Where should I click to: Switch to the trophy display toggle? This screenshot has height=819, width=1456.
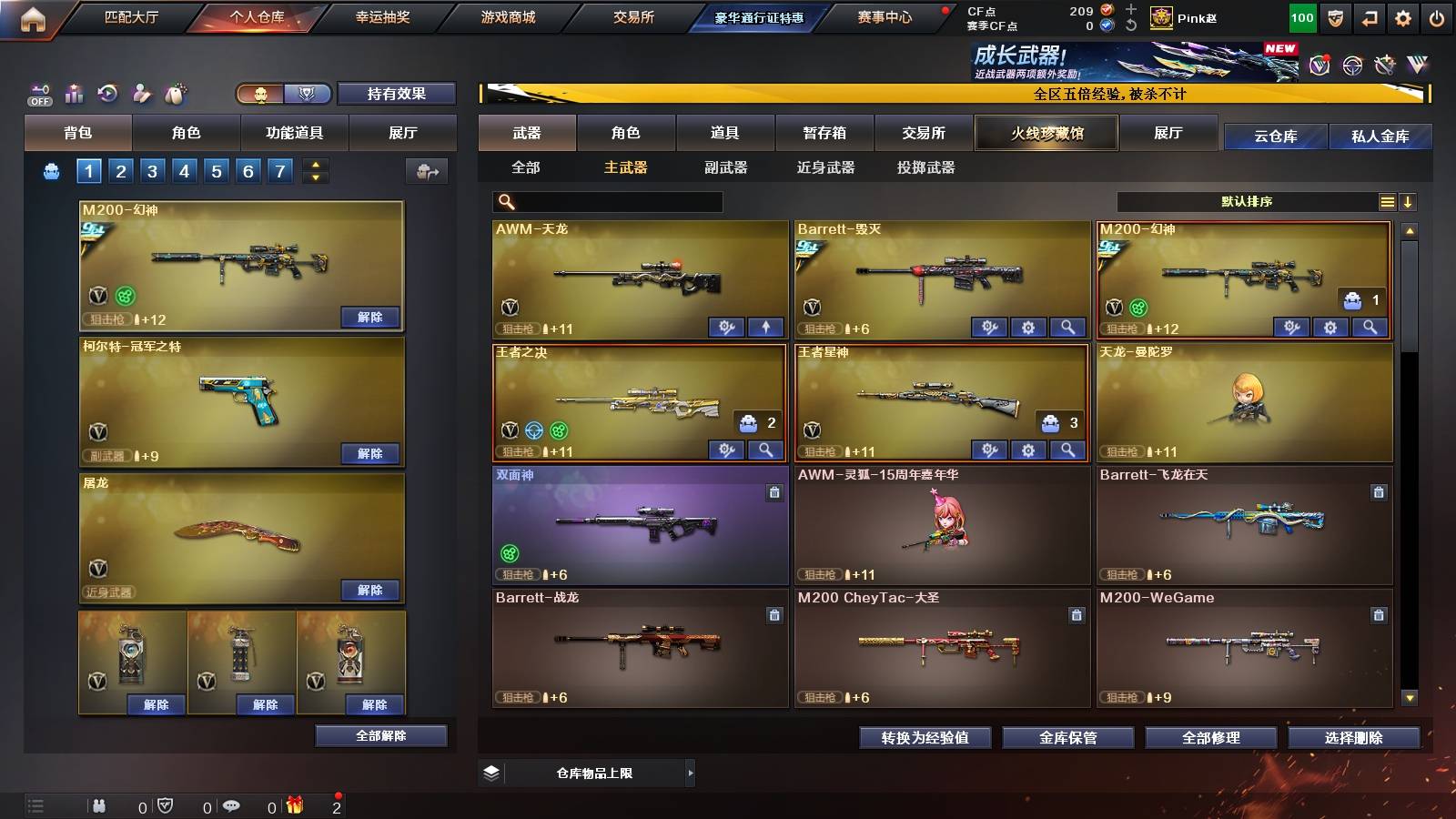[308, 94]
